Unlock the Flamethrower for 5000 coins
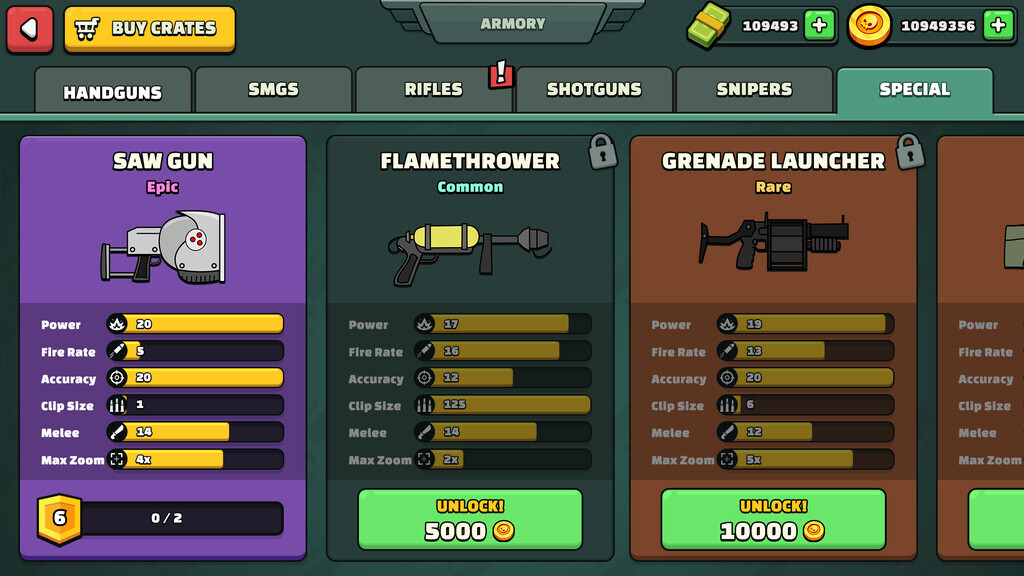The height and width of the screenshot is (576, 1024). tap(470, 519)
